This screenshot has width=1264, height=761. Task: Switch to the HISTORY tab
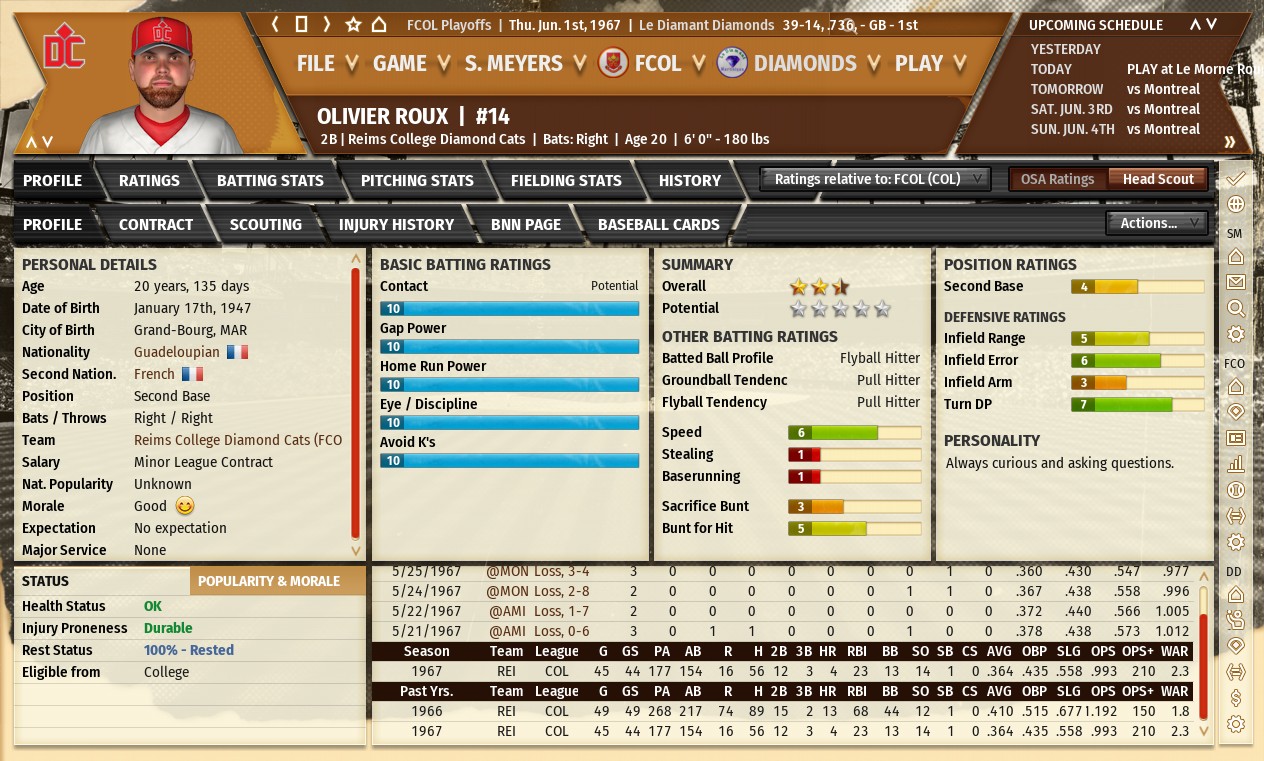[x=690, y=181]
